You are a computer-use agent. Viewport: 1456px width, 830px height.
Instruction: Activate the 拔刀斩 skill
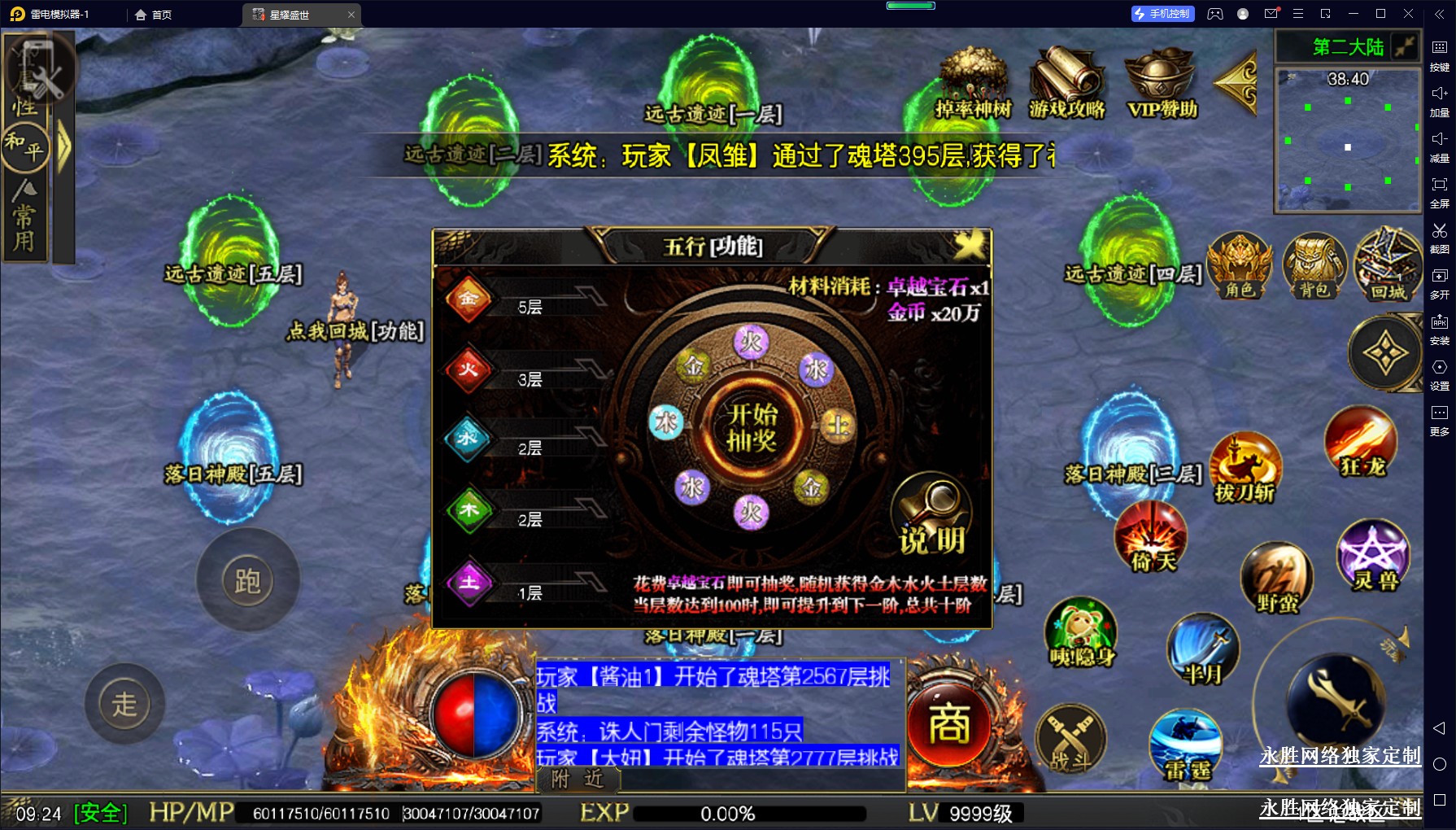[x=1245, y=468]
